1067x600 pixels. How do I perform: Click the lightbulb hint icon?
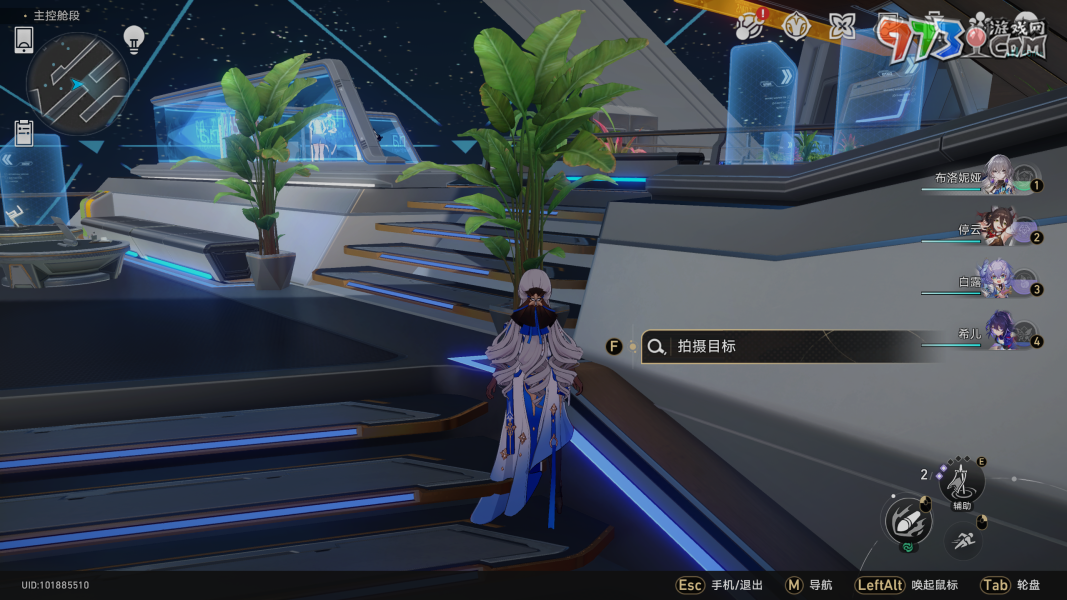(134, 39)
